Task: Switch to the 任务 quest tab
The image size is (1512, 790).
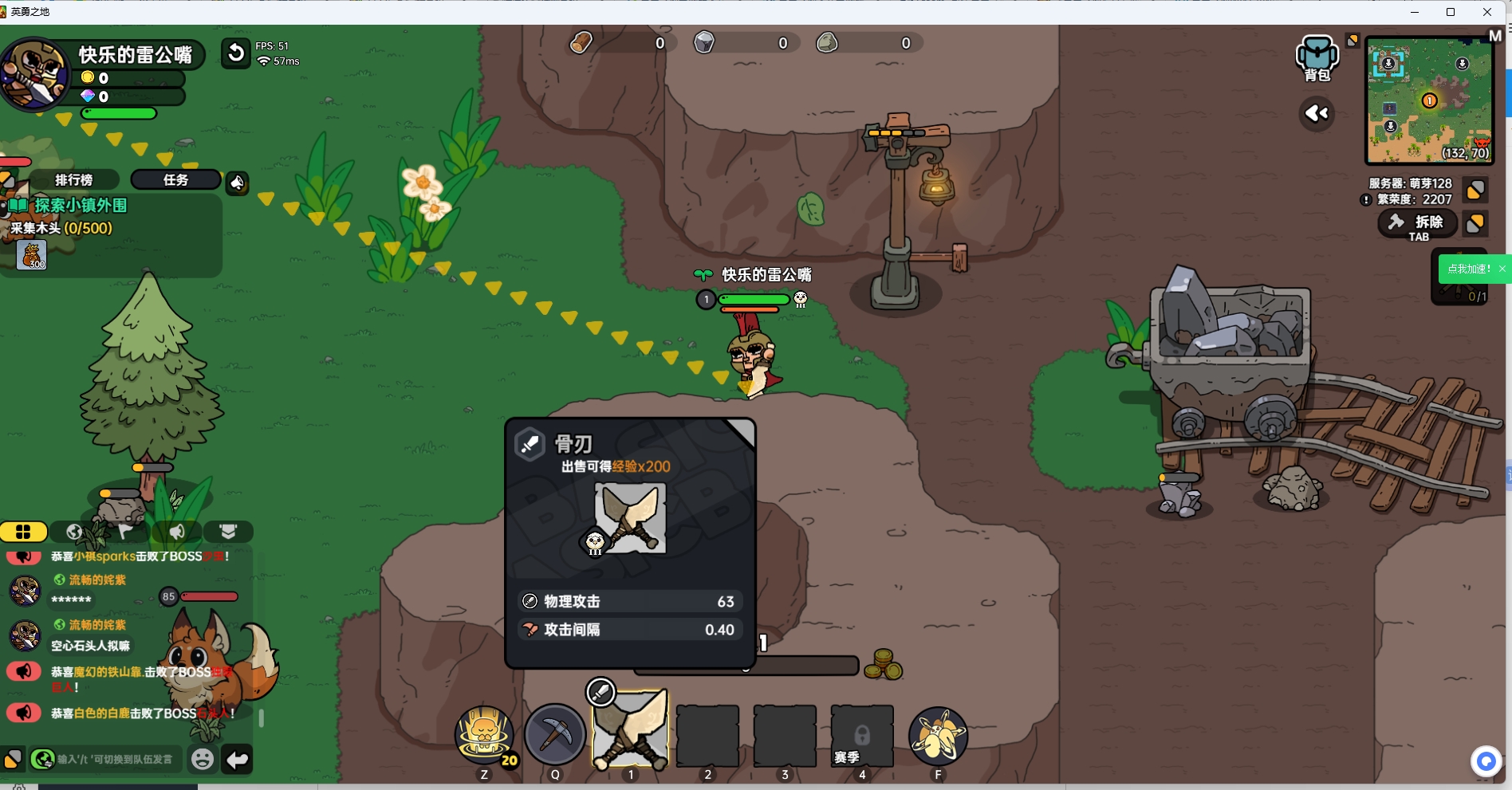Action: pos(175,180)
